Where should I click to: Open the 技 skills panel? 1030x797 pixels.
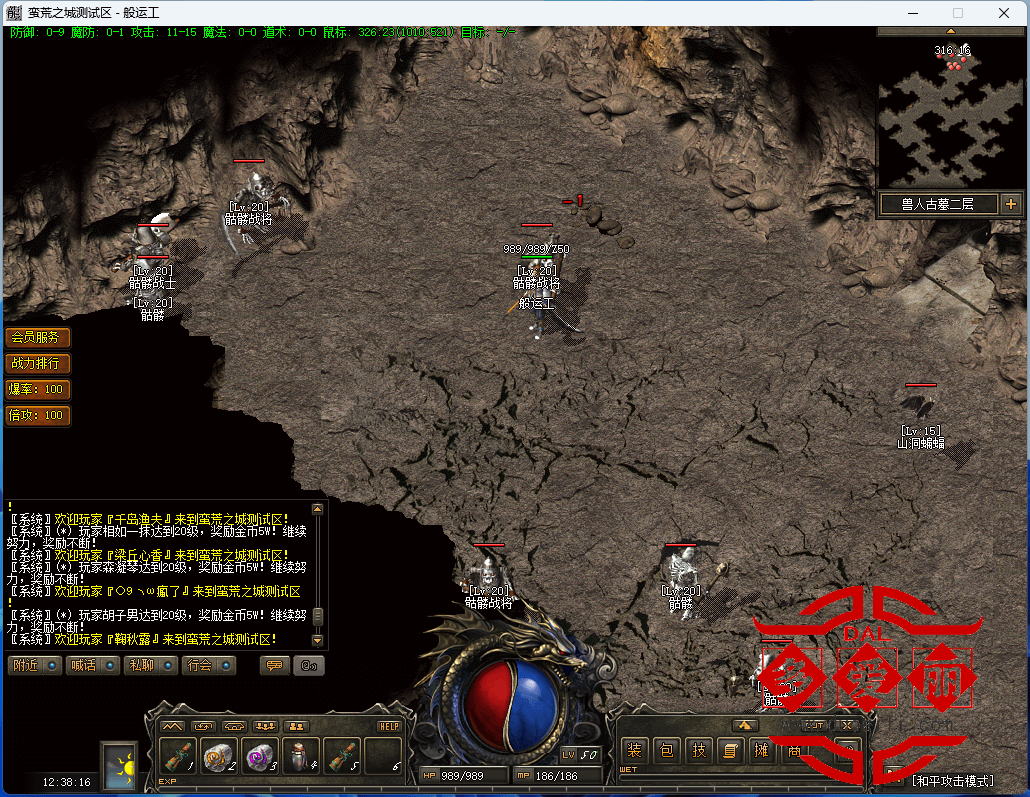699,750
